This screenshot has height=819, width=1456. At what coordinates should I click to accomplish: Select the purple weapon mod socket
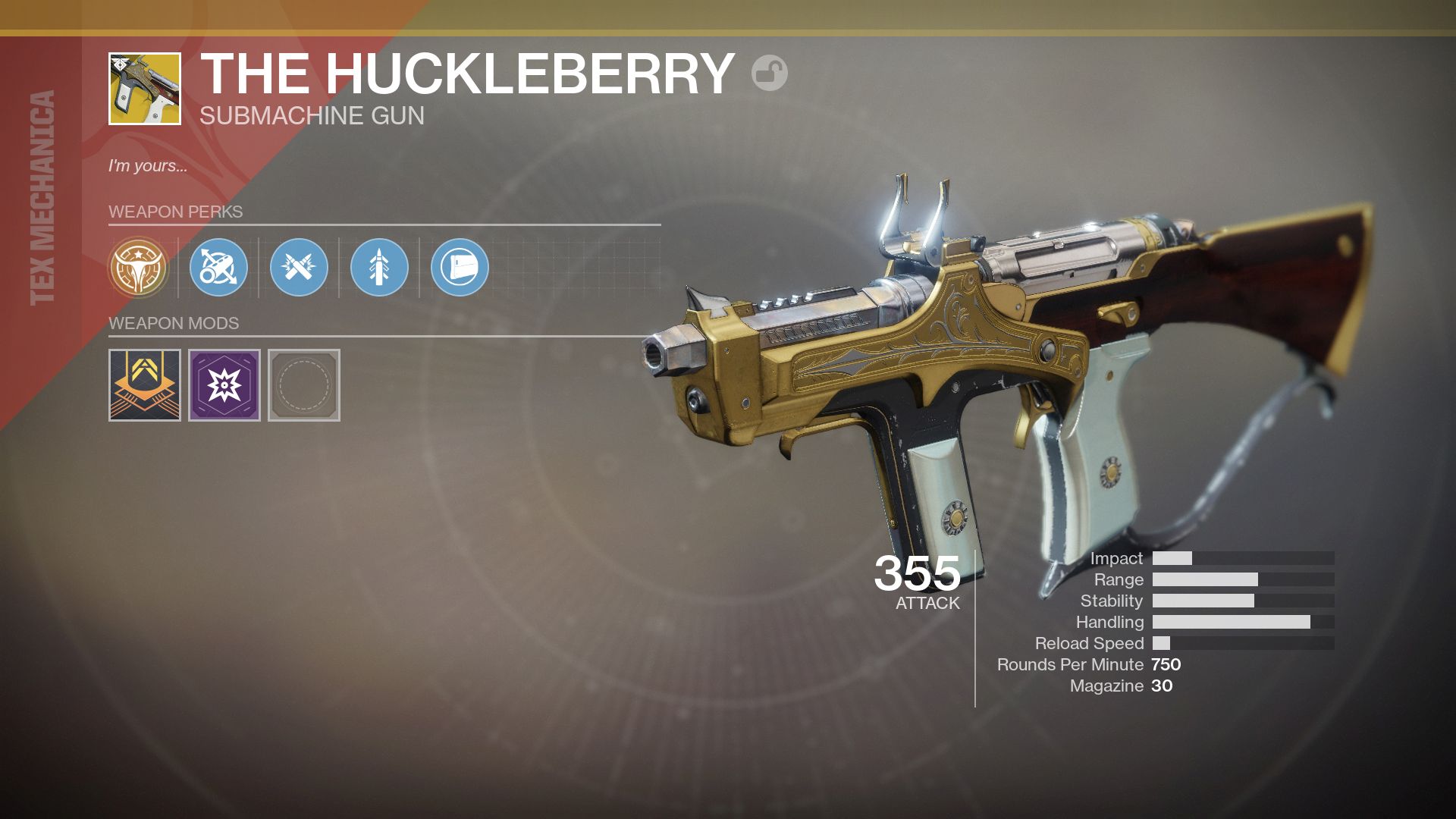(222, 385)
